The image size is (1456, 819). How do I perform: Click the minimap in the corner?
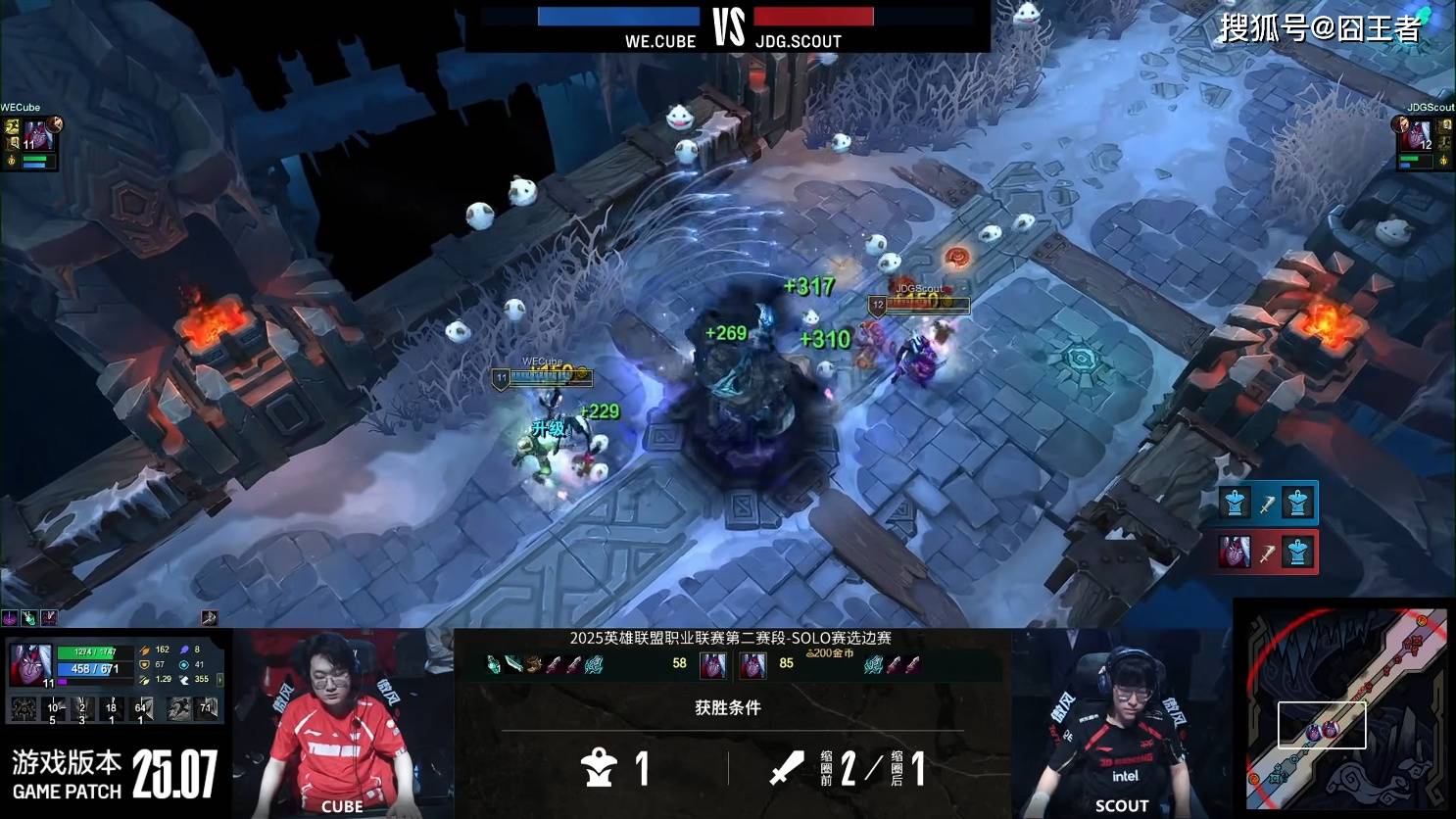click(1345, 708)
